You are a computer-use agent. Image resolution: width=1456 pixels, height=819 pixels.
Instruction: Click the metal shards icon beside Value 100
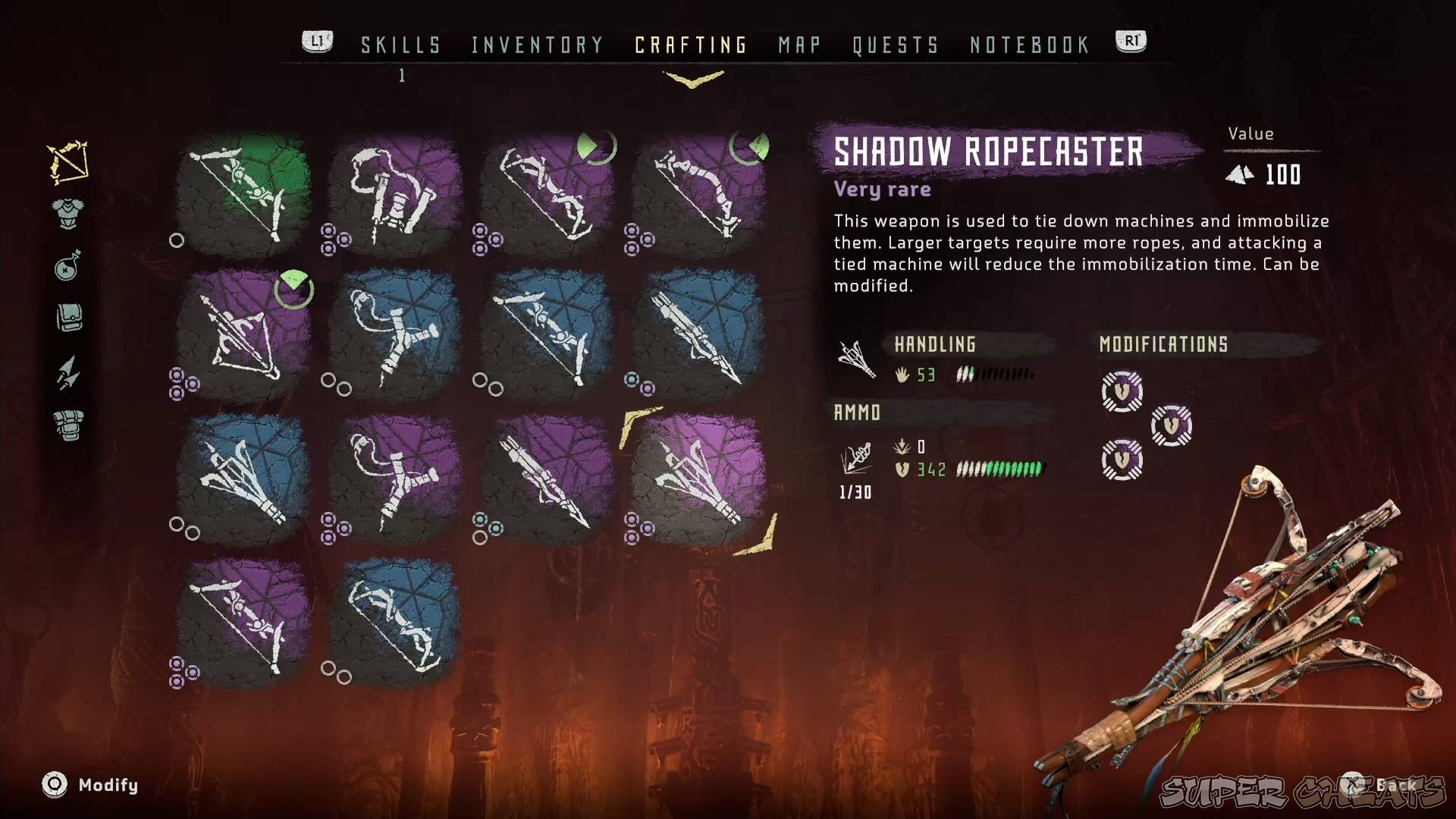point(1241,174)
